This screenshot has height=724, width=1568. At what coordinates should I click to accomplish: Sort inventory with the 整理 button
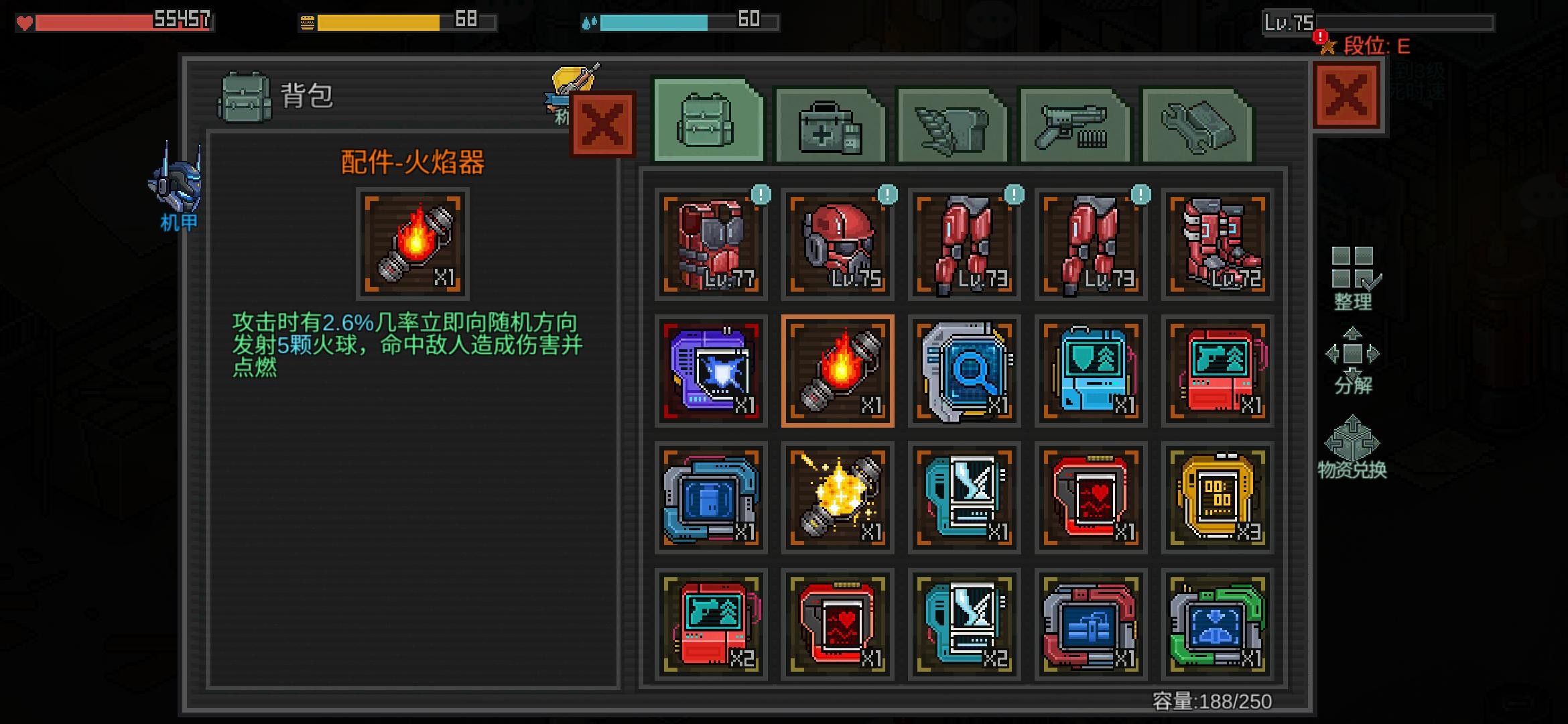[1352, 278]
